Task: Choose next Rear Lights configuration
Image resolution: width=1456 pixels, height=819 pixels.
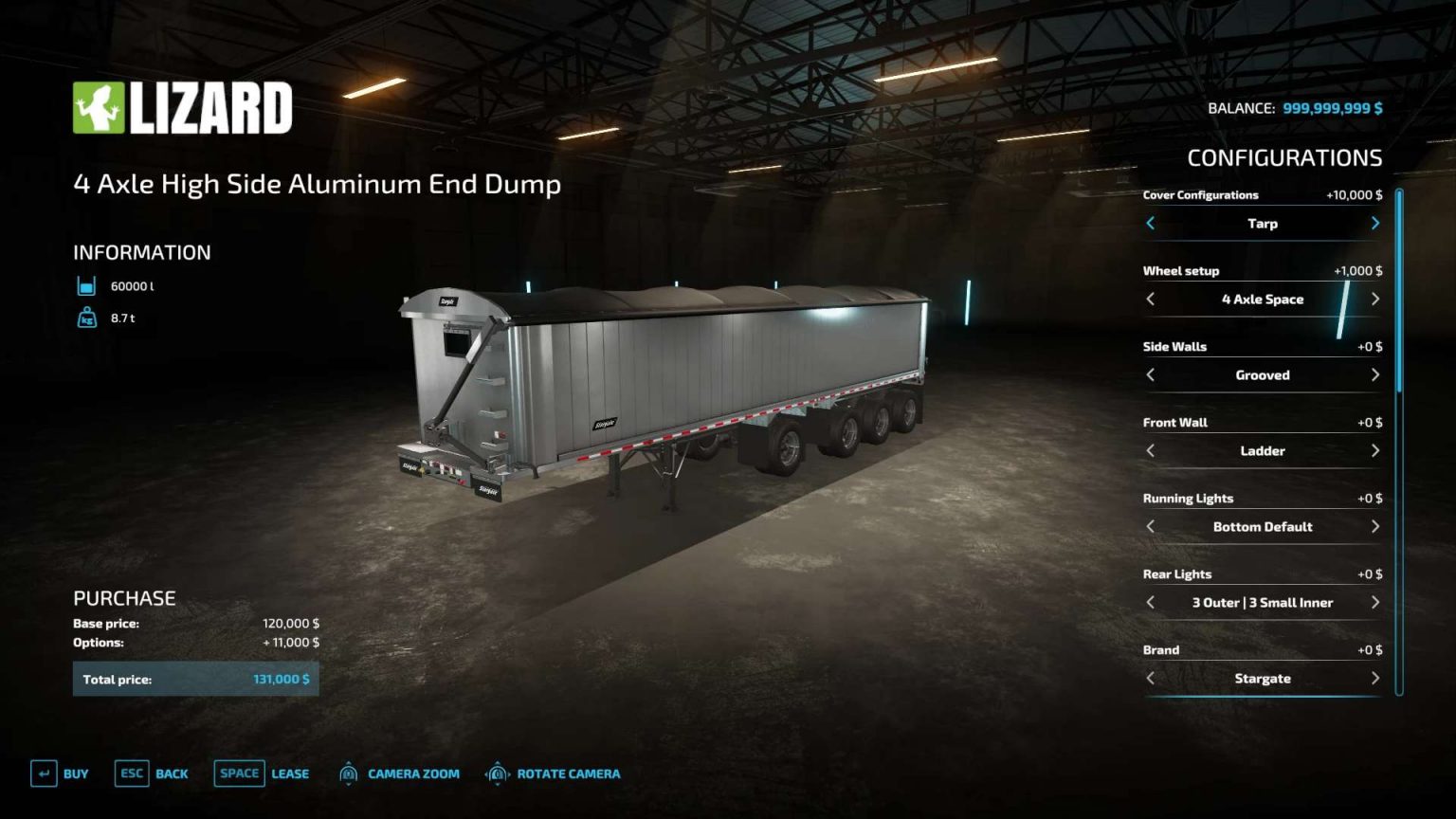Action: pos(1375,602)
